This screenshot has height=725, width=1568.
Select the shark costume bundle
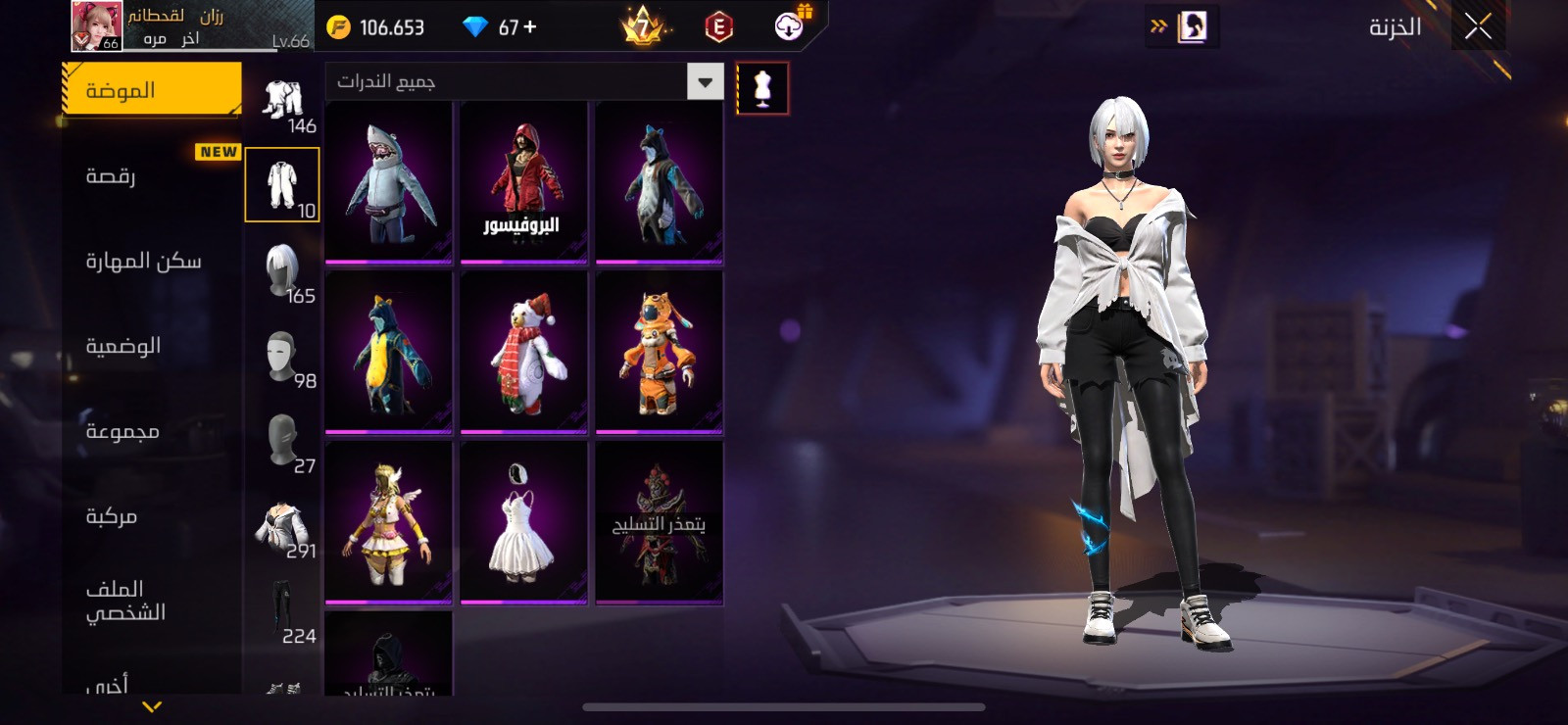pyautogui.click(x=389, y=183)
